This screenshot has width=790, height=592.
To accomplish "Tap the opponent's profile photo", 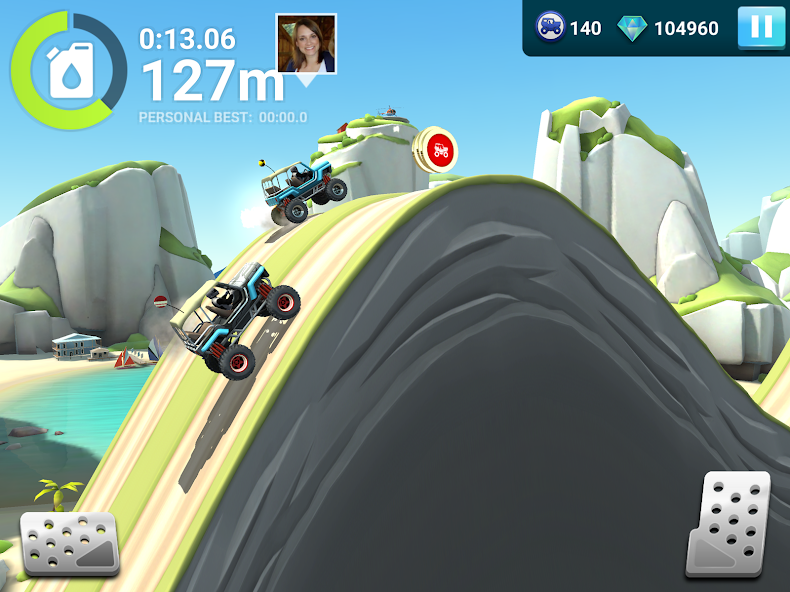I will tap(306, 44).
